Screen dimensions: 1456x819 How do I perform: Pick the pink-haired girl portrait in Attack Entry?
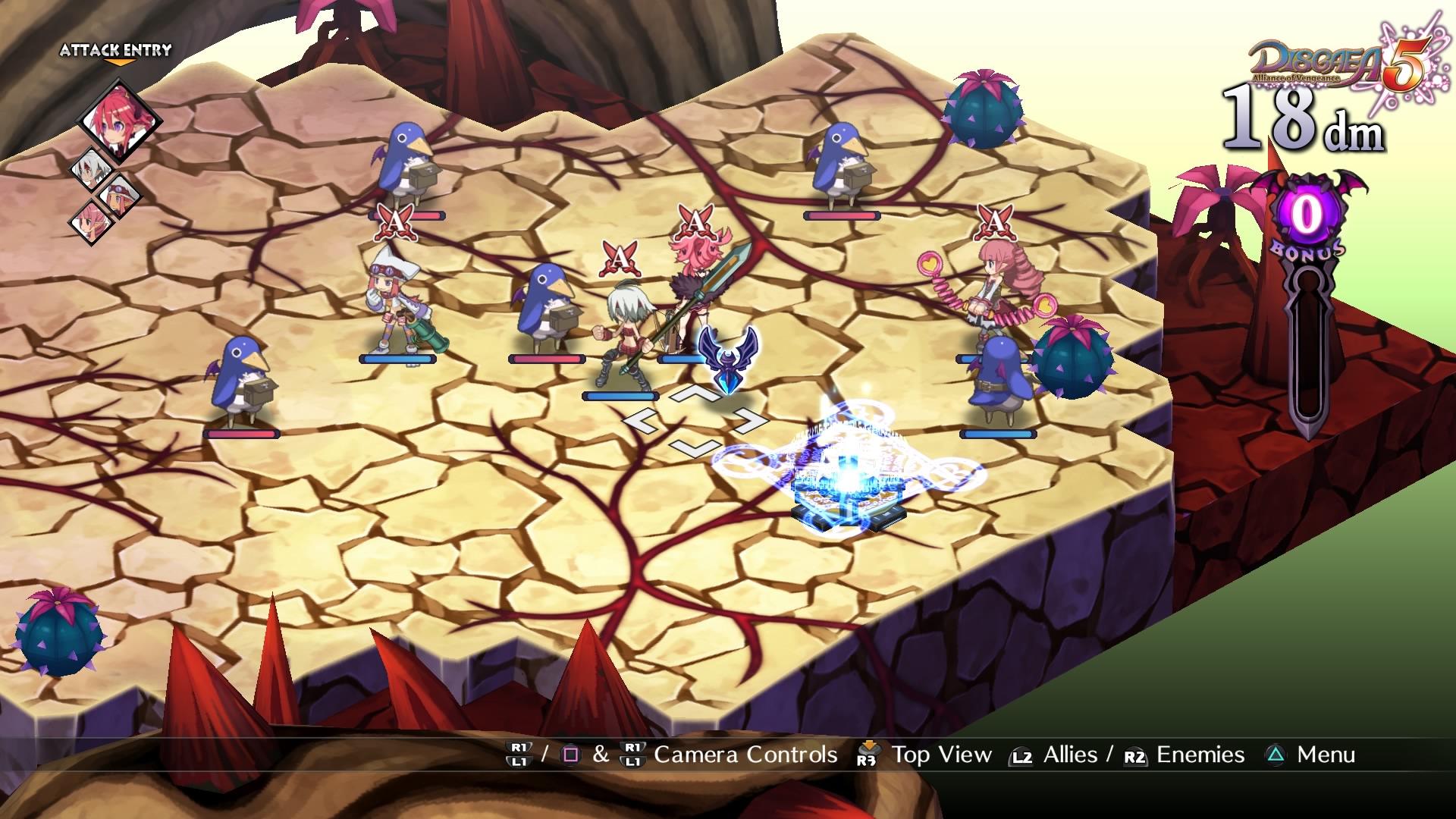[x=91, y=222]
